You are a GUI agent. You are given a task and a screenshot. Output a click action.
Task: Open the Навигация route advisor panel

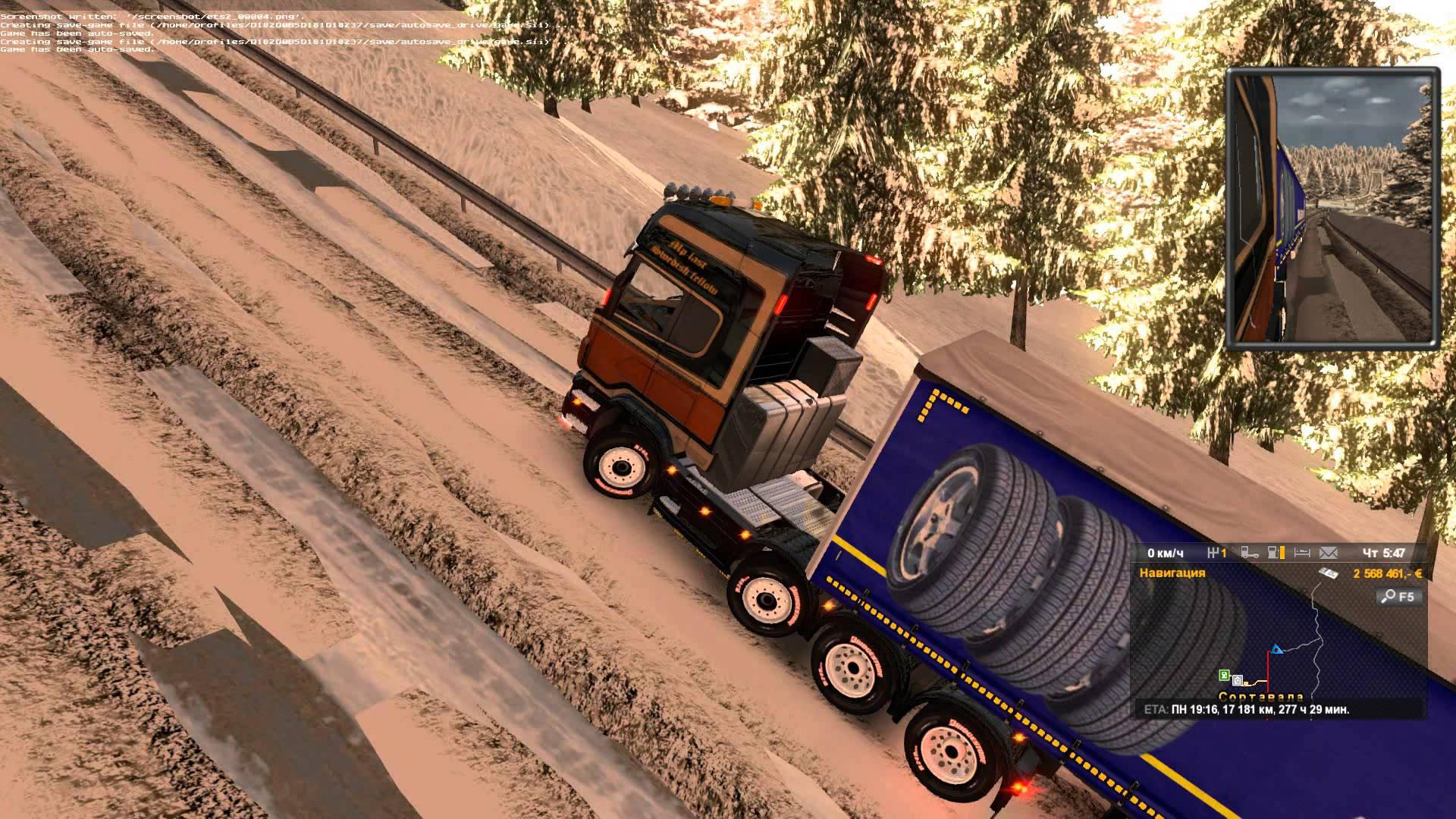tap(1172, 573)
